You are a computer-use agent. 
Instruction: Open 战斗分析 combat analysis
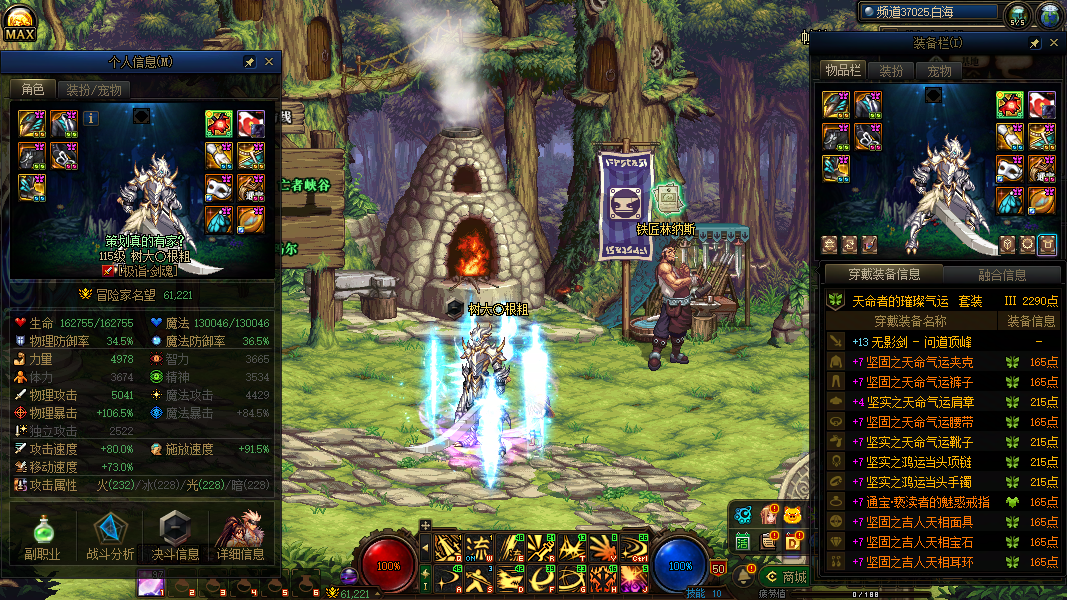(110, 536)
